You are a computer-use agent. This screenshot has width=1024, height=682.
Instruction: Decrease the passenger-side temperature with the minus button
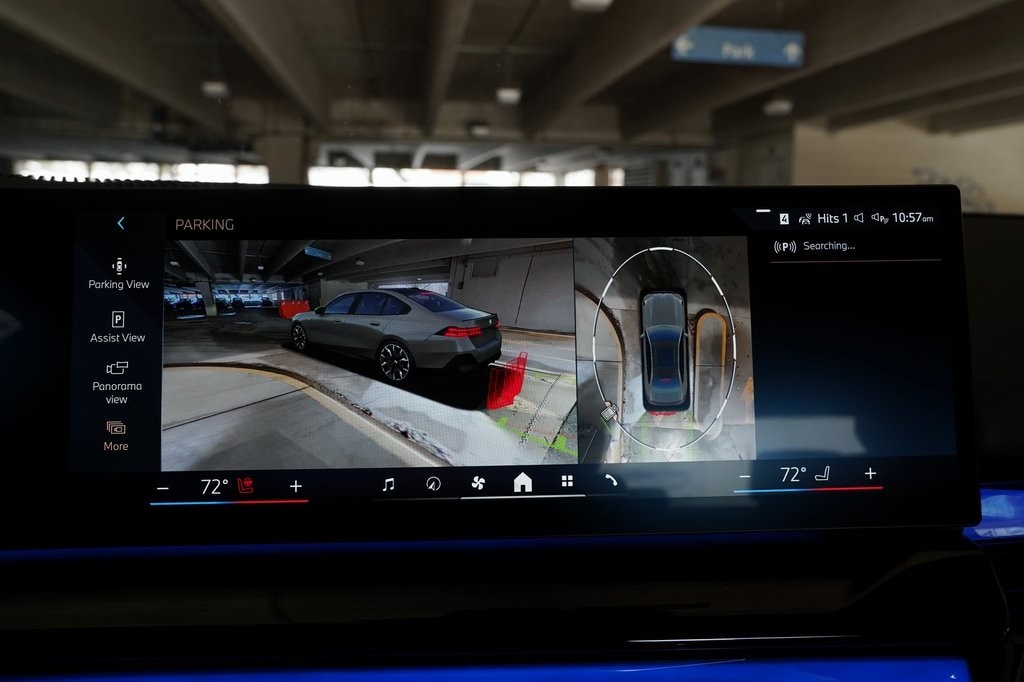[x=744, y=476]
